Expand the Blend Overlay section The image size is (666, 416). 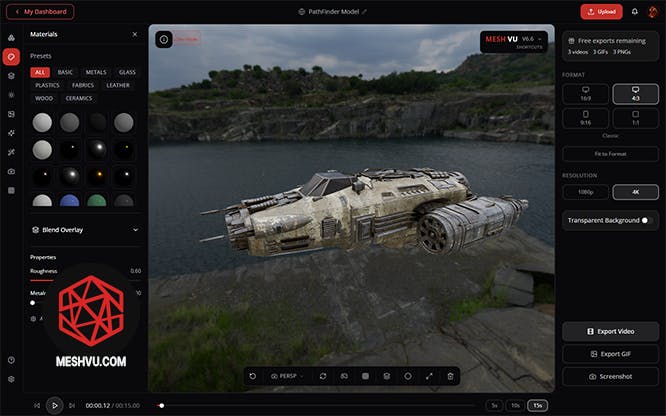click(135, 230)
